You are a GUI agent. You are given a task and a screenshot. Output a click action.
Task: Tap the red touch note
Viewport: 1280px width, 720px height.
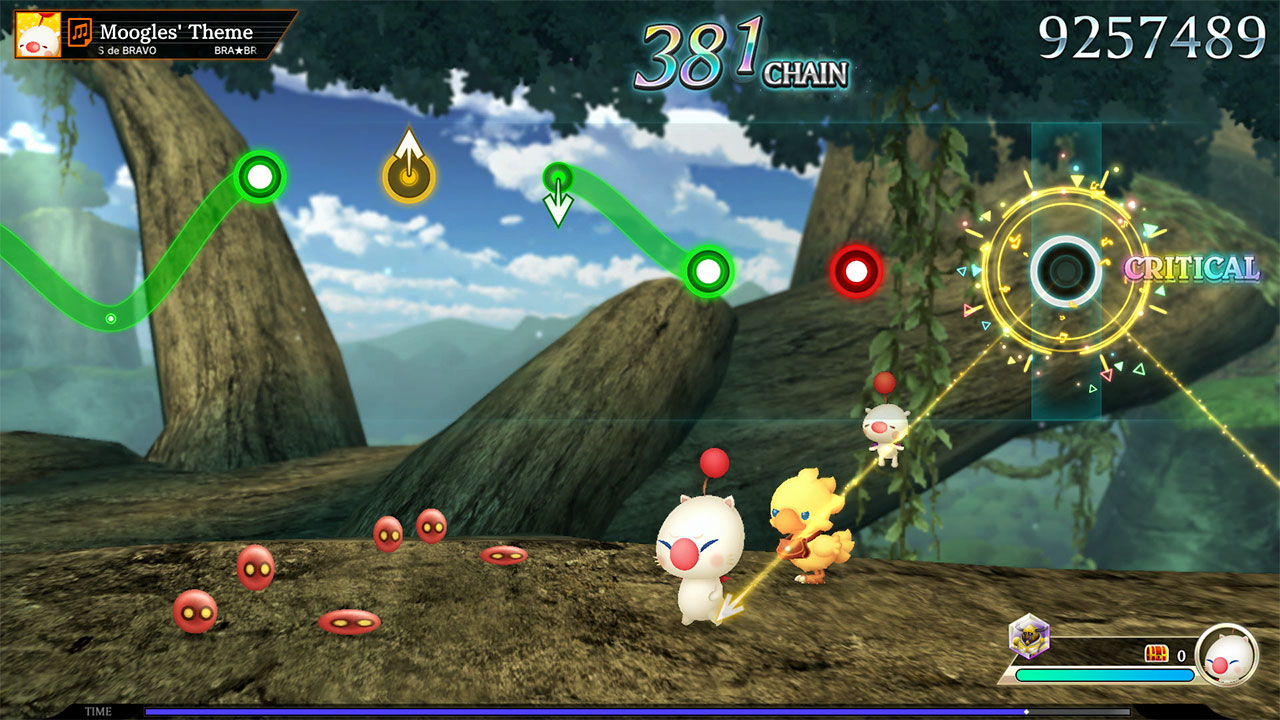coord(856,270)
